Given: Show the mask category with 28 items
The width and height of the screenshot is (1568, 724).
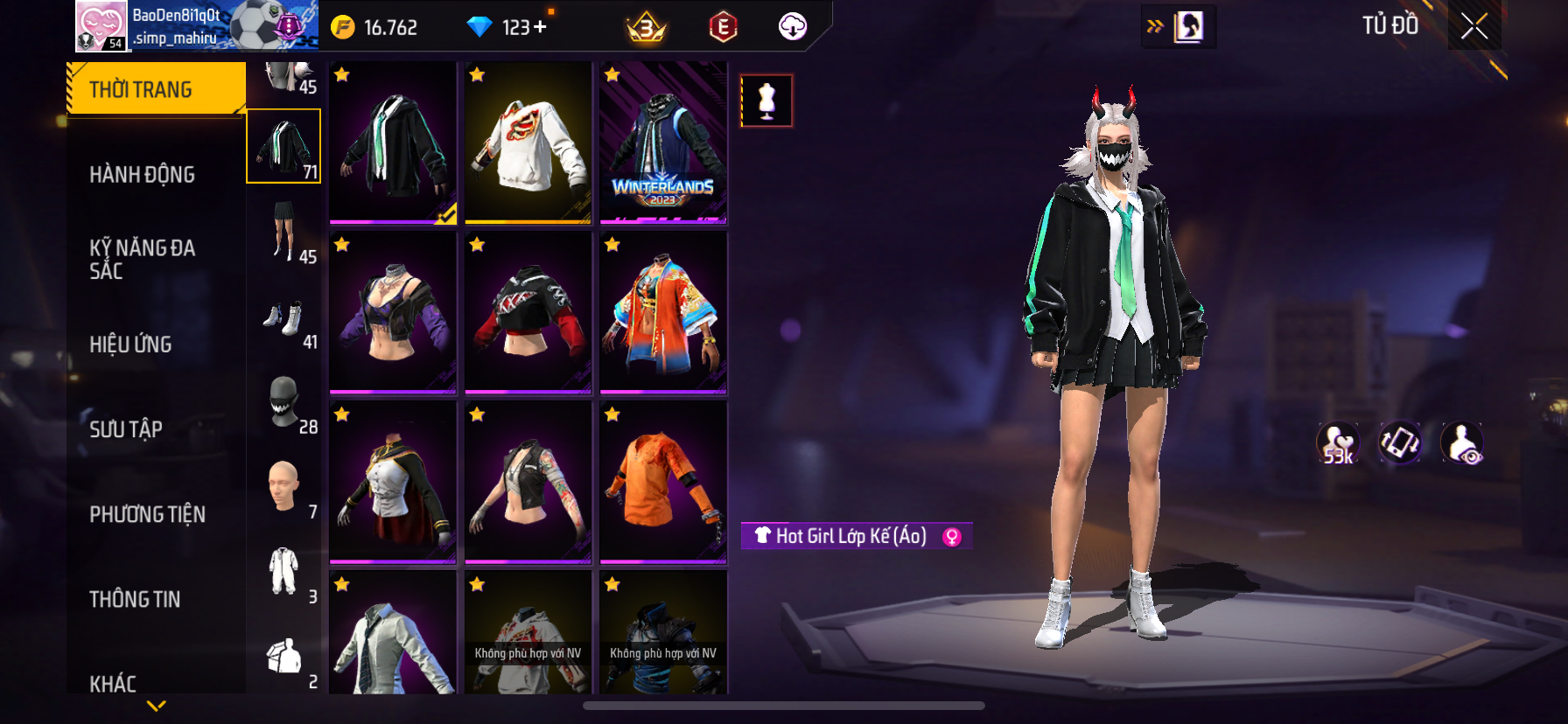Looking at the screenshot, I should pyautogui.click(x=284, y=403).
